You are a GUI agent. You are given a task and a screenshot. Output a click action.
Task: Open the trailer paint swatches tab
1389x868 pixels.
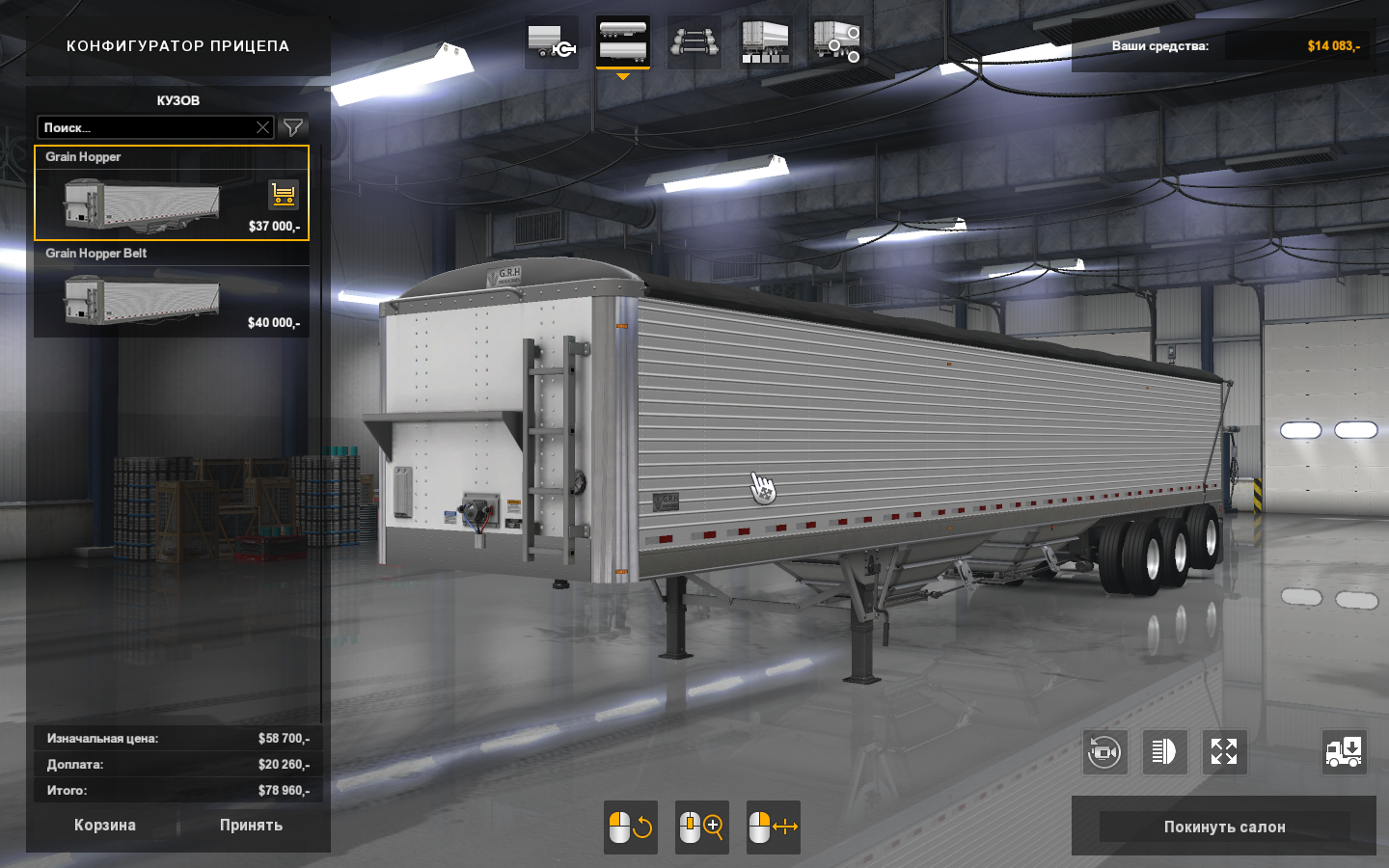tap(766, 42)
